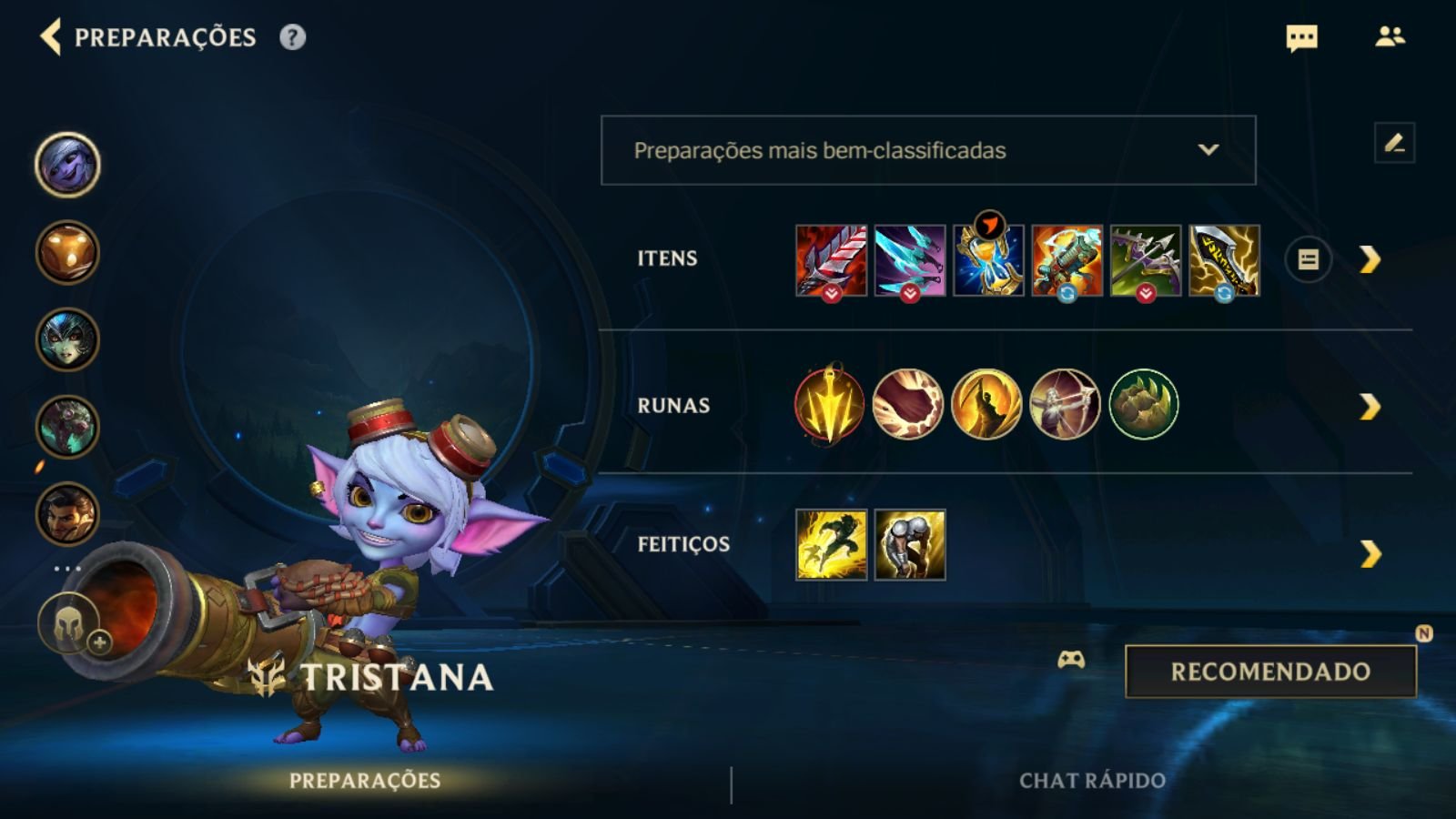The image size is (1456, 819).
Task: Select the archer rune icon
Action: (1065, 404)
